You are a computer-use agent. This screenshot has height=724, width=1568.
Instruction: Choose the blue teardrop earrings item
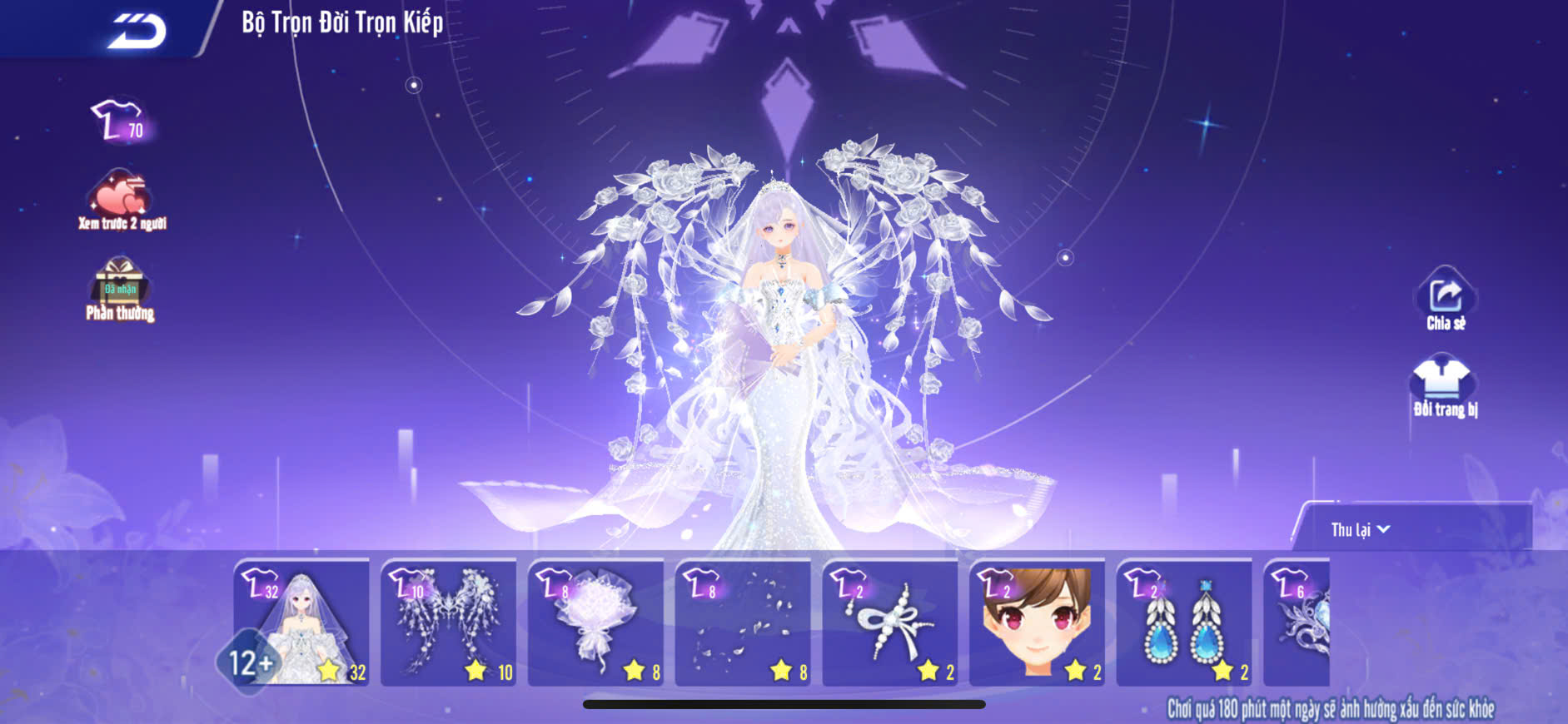tap(1183, 622)
